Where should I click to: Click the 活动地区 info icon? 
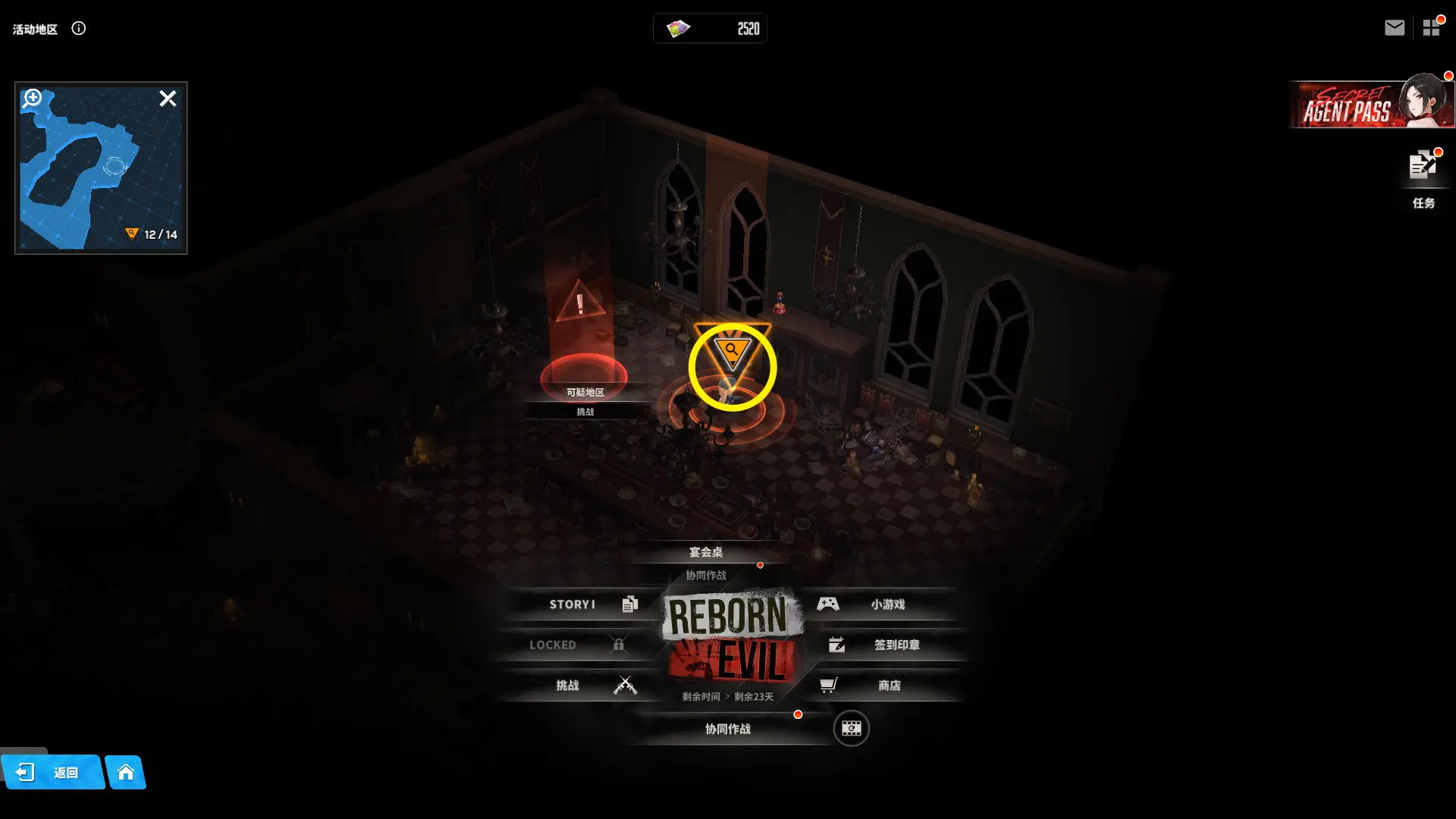[79, 29]
